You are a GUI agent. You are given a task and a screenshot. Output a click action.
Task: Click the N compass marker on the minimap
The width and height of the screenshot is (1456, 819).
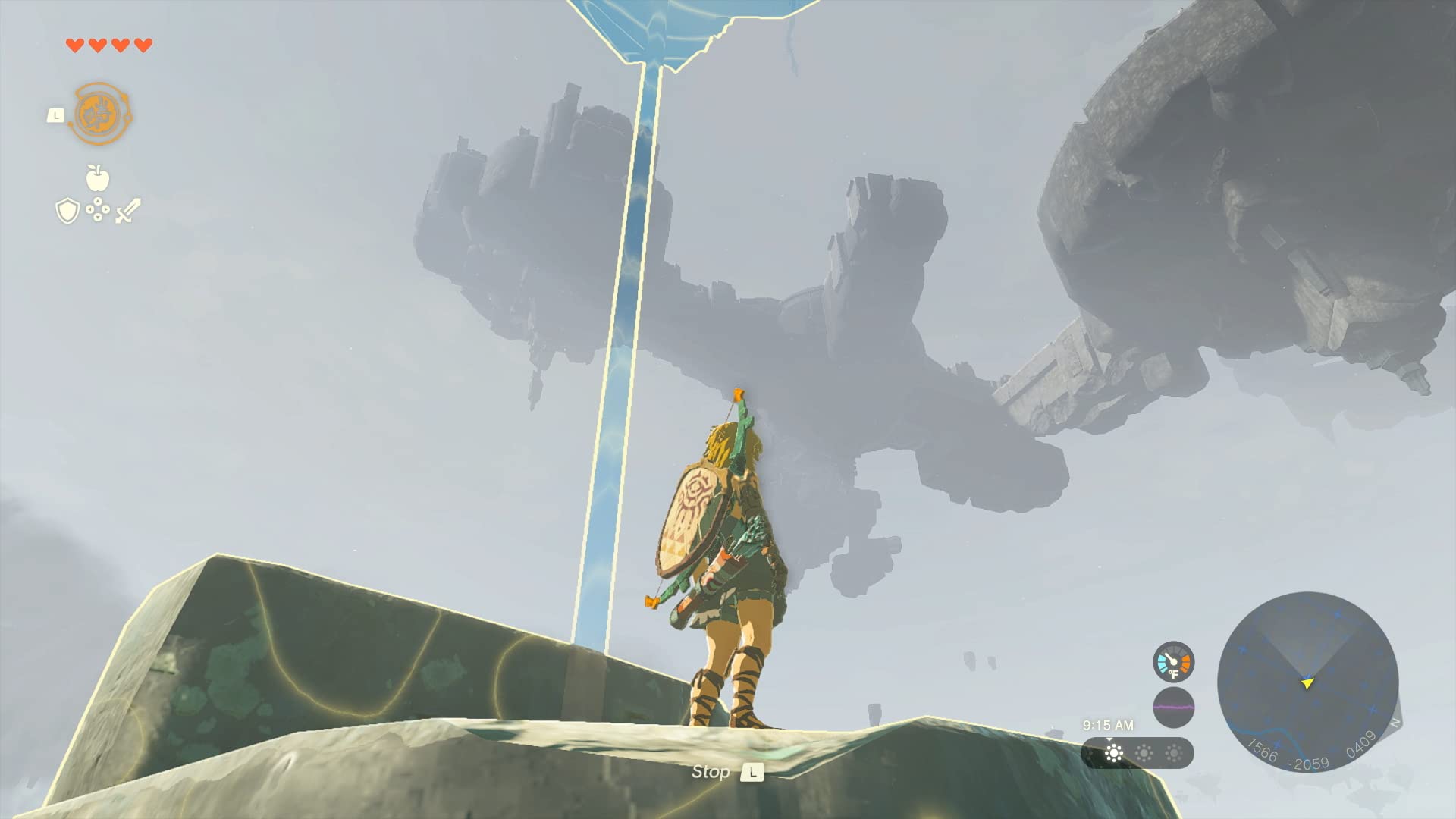1395,723
